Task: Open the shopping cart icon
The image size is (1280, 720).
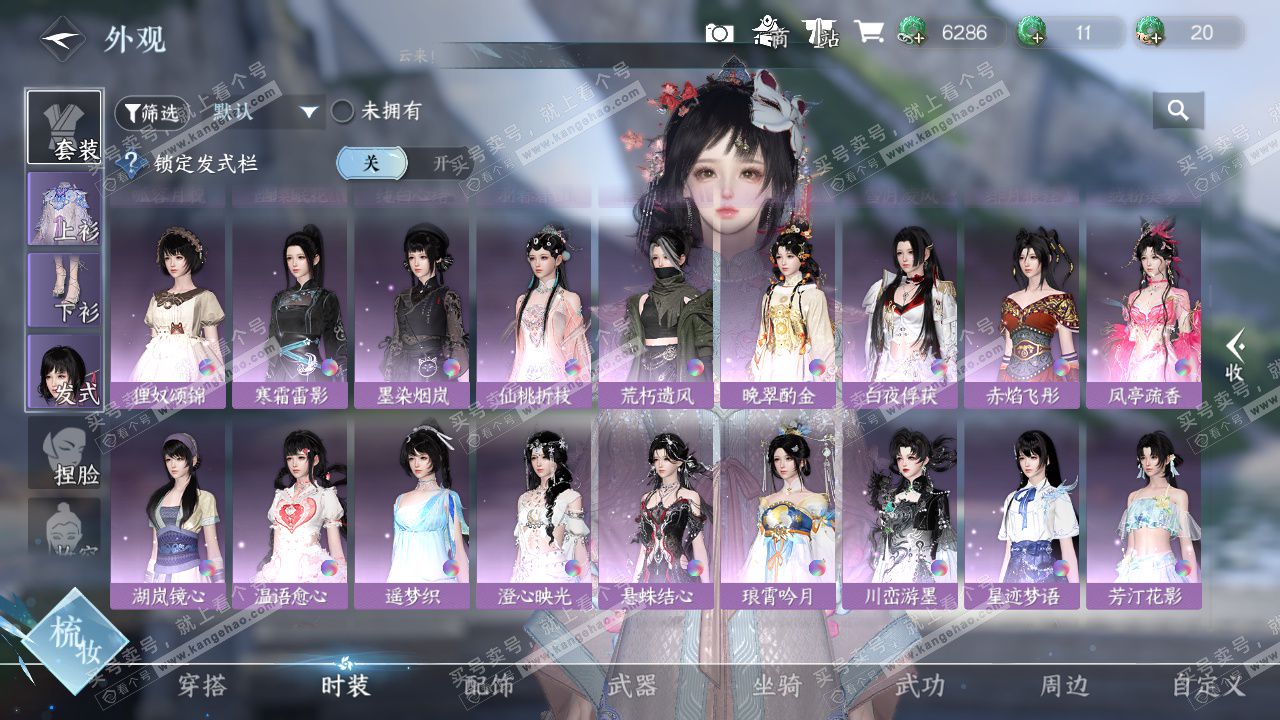Action: pyautogui.click(x=868, y=33)
